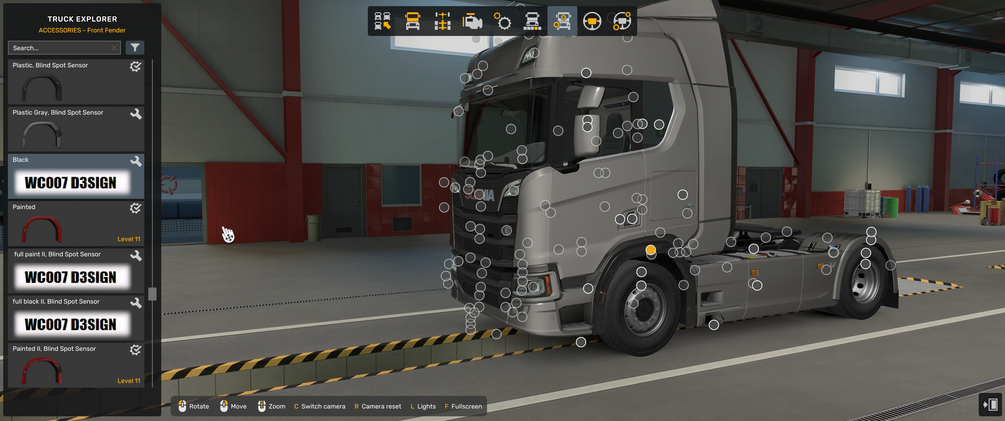Open the transmission gear tab
1005x421 pixels.
coord(502,21)
